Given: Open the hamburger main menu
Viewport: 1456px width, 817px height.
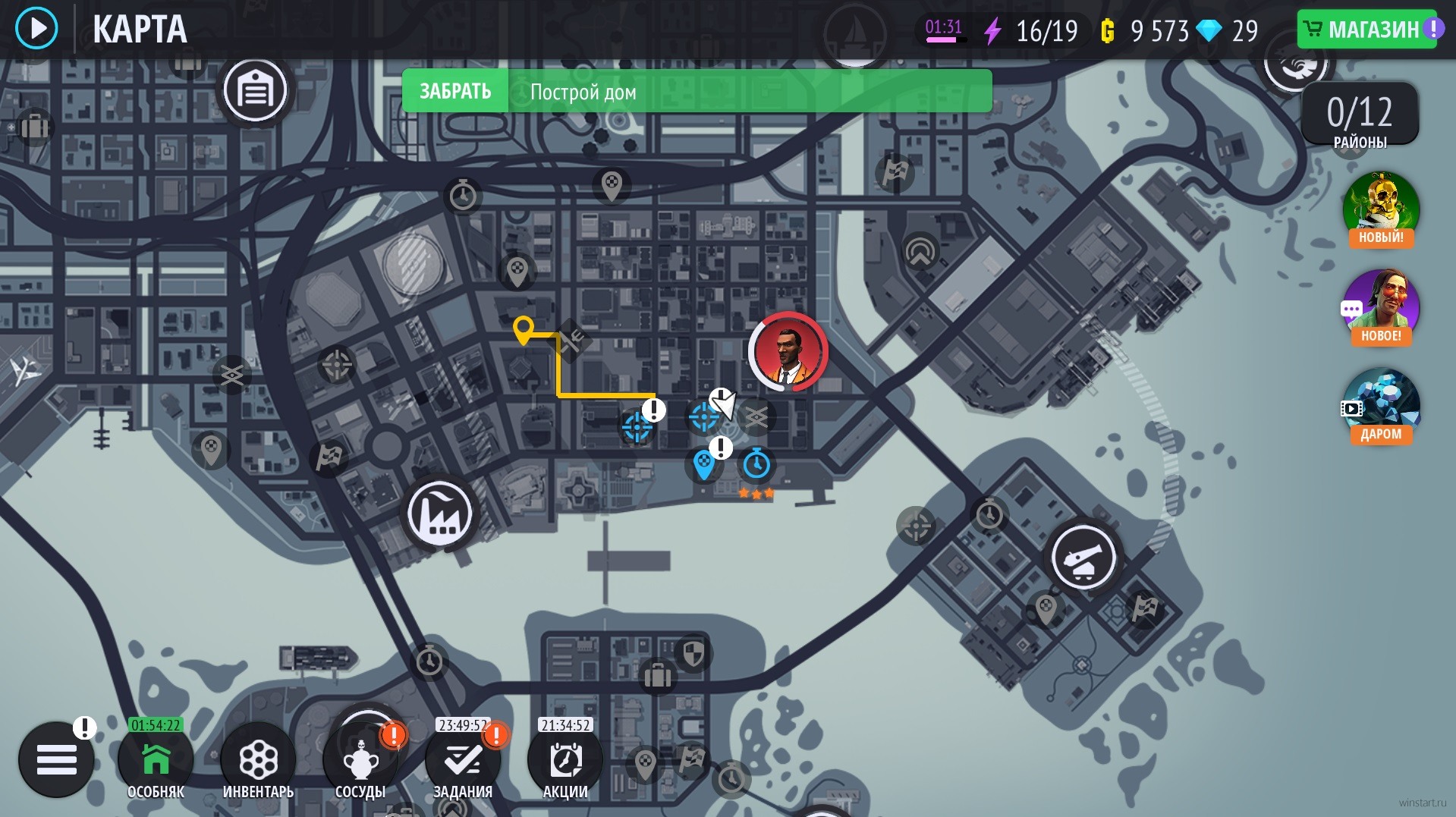Looking at the screenshot, I should [x=56, y=759].
